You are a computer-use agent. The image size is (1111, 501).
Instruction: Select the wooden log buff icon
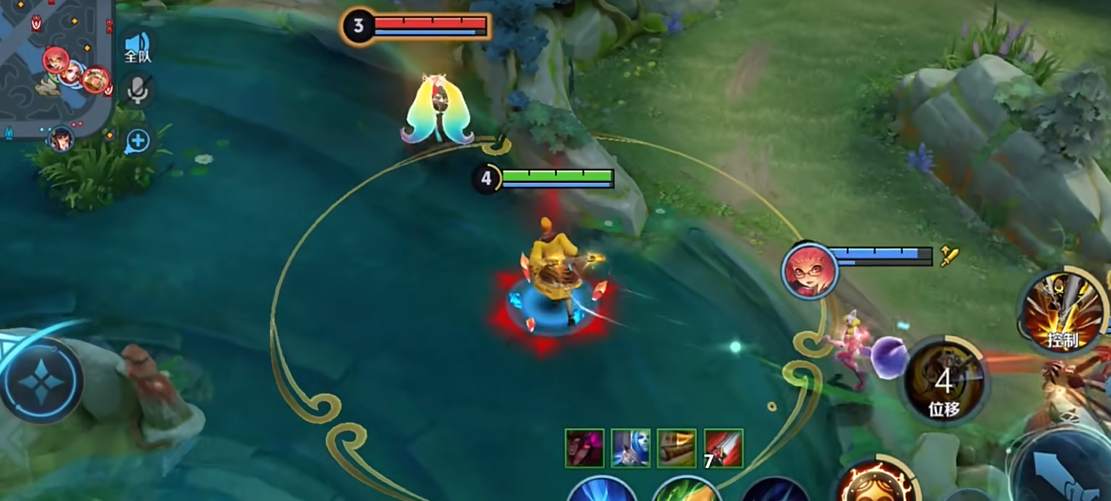click(676, 447)
